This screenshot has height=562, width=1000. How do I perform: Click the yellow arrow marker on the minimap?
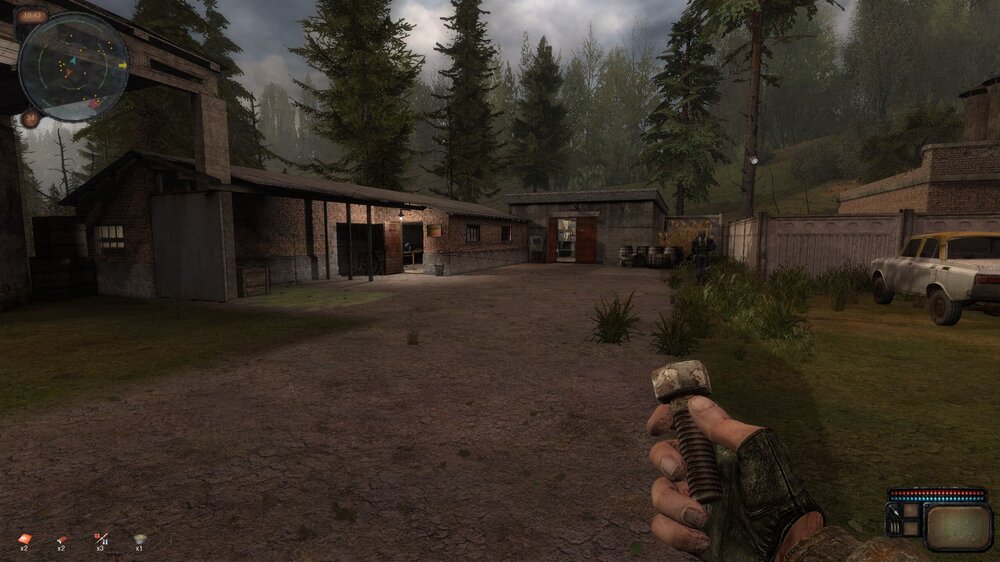coord(123,66)
